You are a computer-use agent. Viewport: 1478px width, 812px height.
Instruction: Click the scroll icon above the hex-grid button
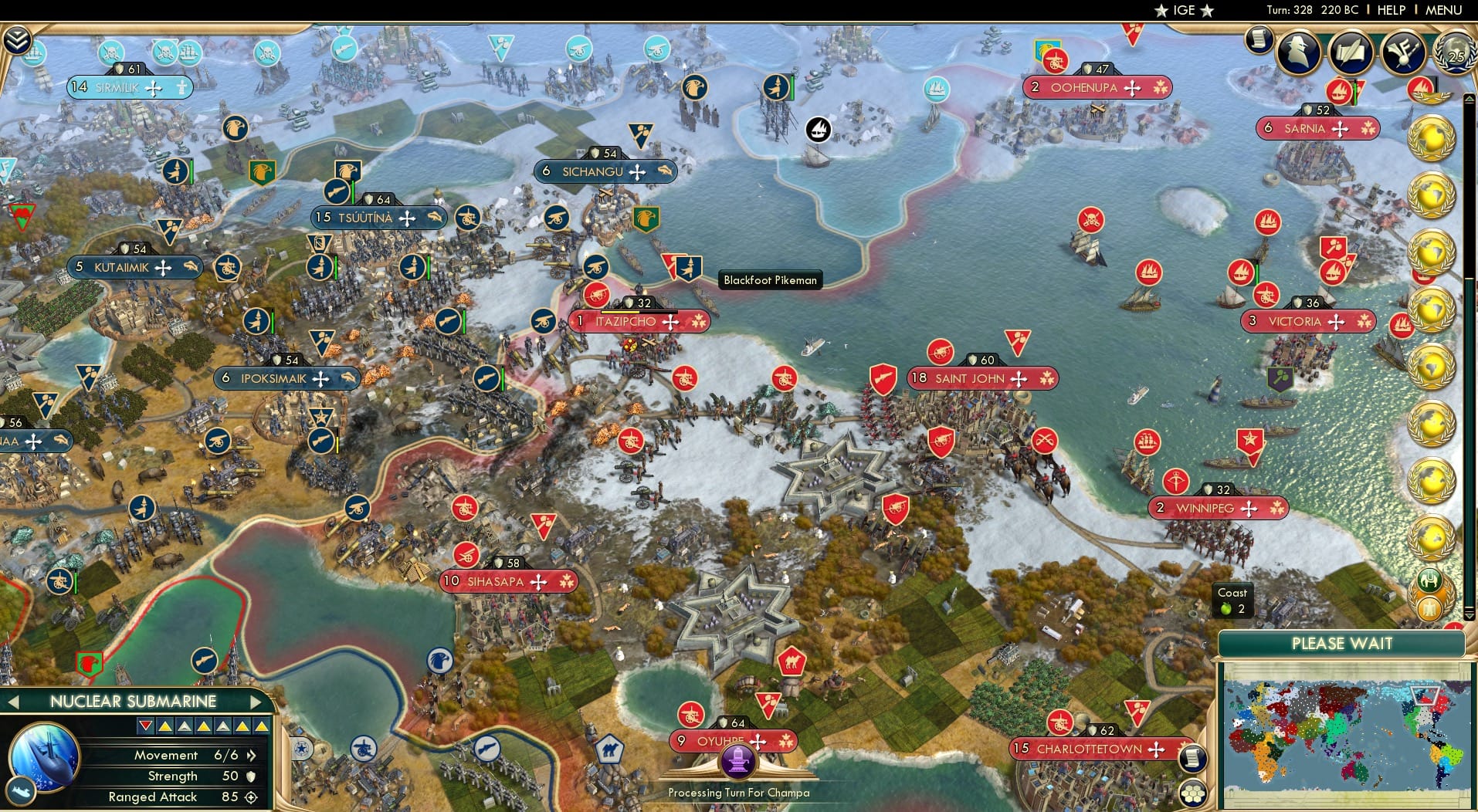(x=1193, y=757)
